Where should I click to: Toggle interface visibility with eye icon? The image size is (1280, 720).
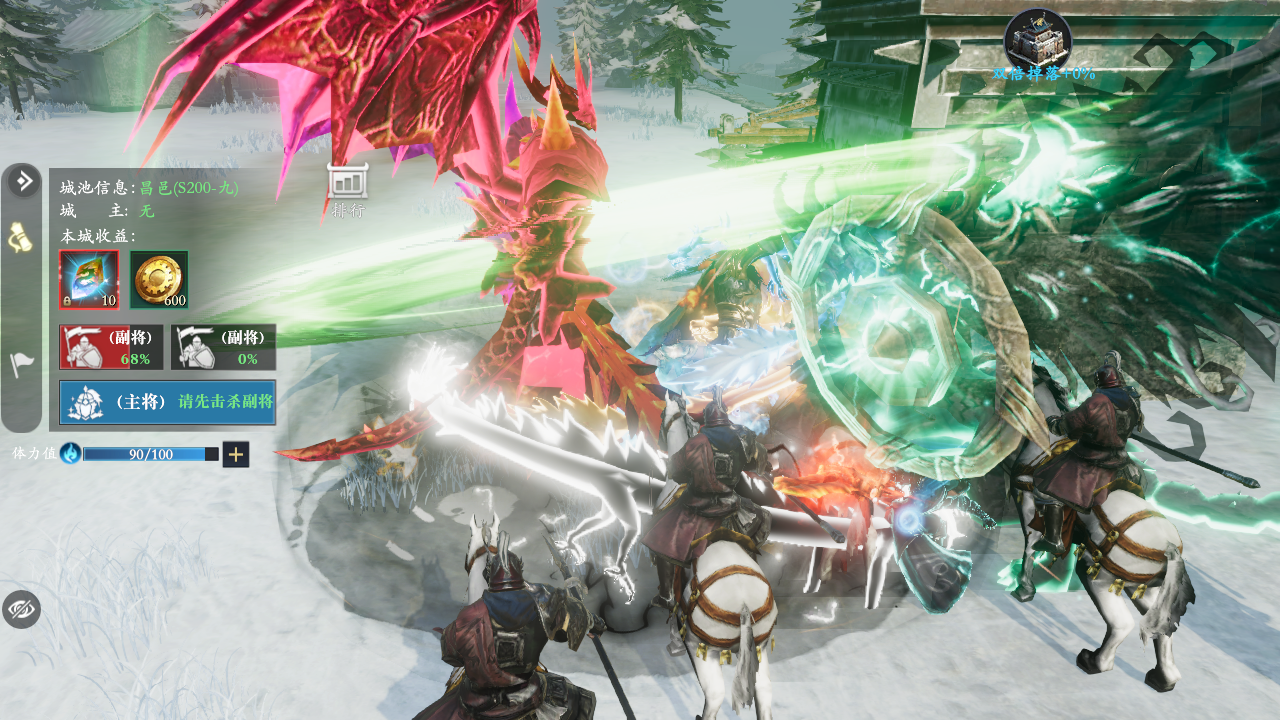point(21,609)
